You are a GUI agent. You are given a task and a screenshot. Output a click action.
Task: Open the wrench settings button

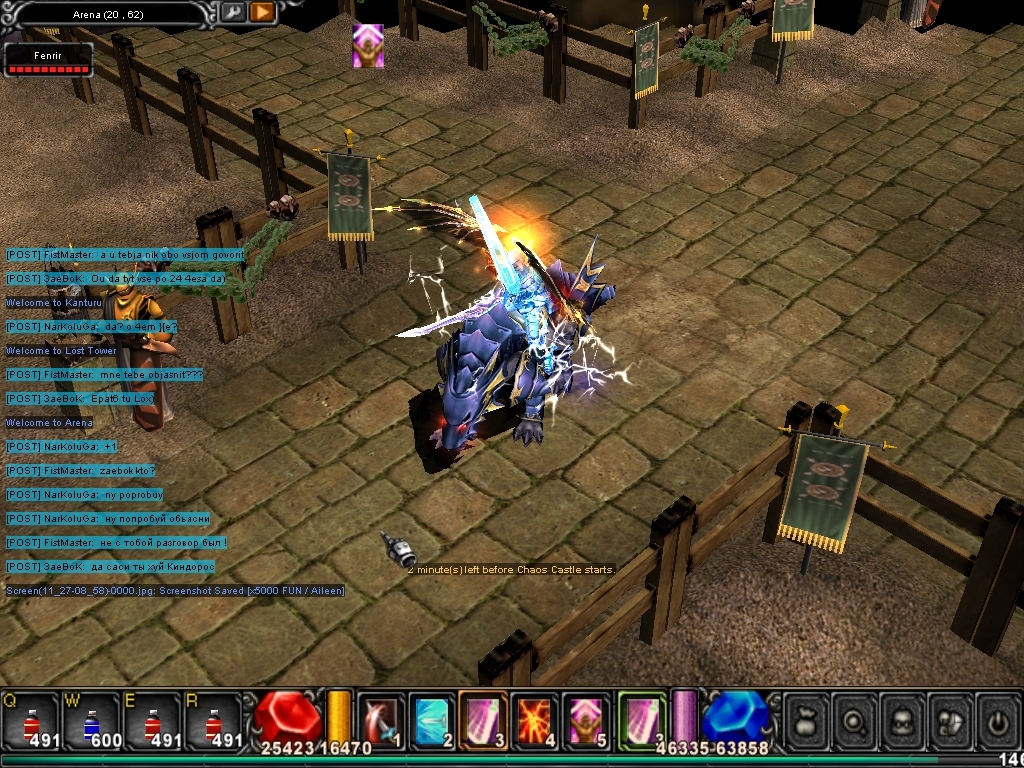[x=232, y=12]
